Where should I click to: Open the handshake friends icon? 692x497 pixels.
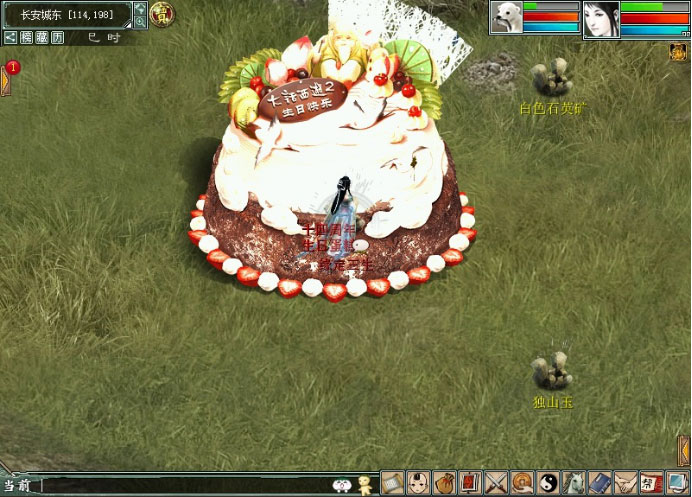pyautogui.click(x=626, y=482)
